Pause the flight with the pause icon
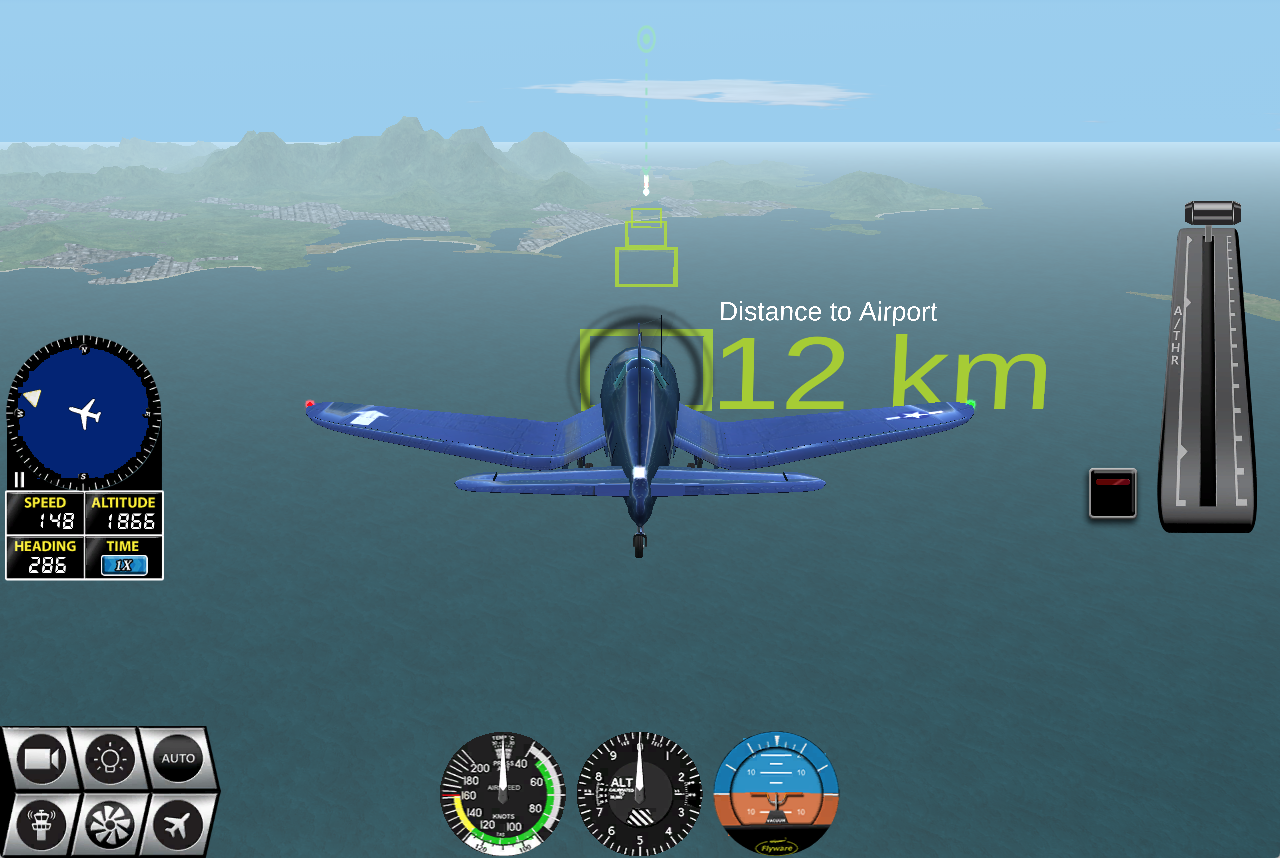The width and height of the screenshot is (1280, 858). 19,480
